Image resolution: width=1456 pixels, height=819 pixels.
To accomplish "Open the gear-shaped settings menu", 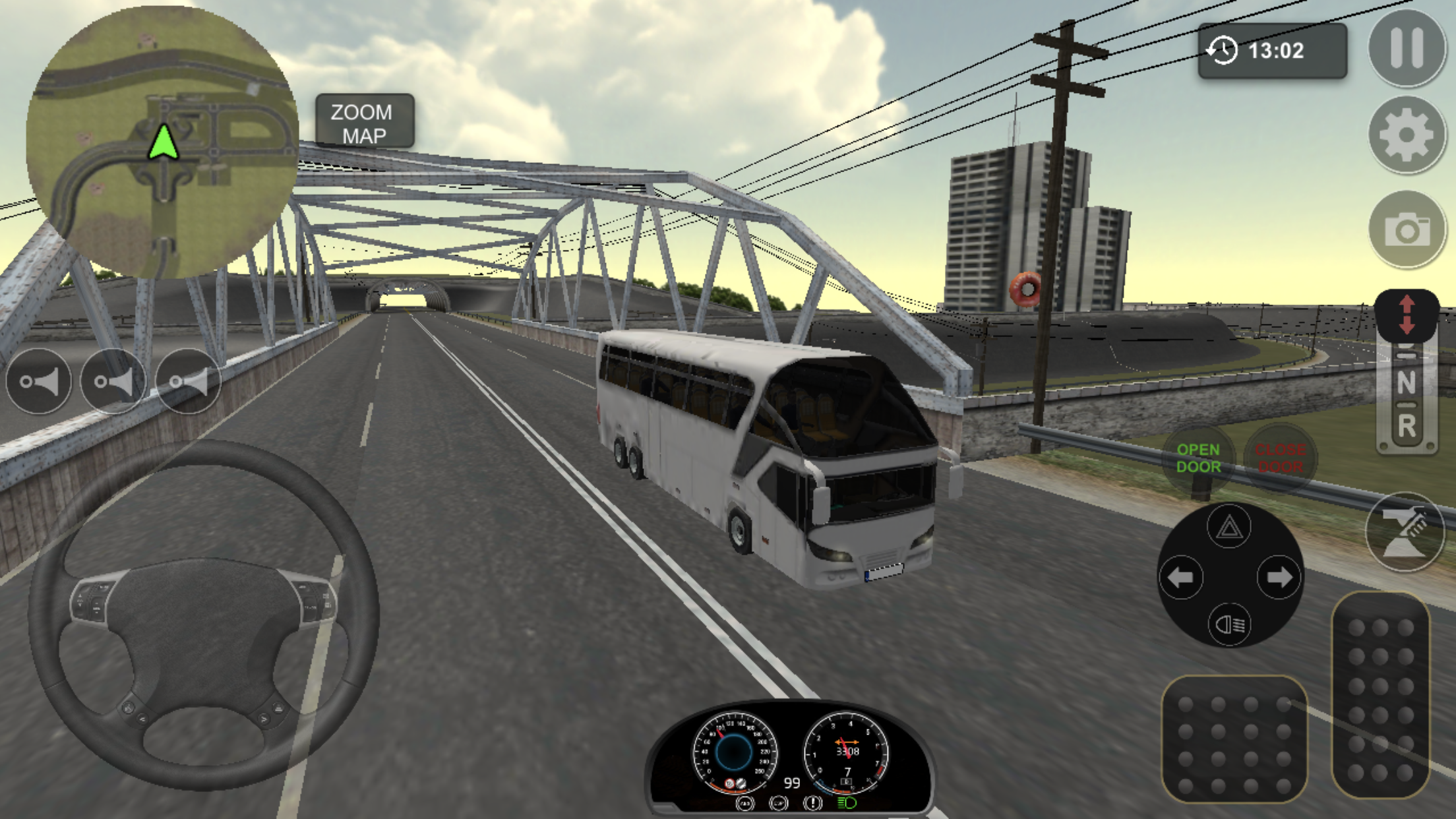I will [x=1406, y=136].
